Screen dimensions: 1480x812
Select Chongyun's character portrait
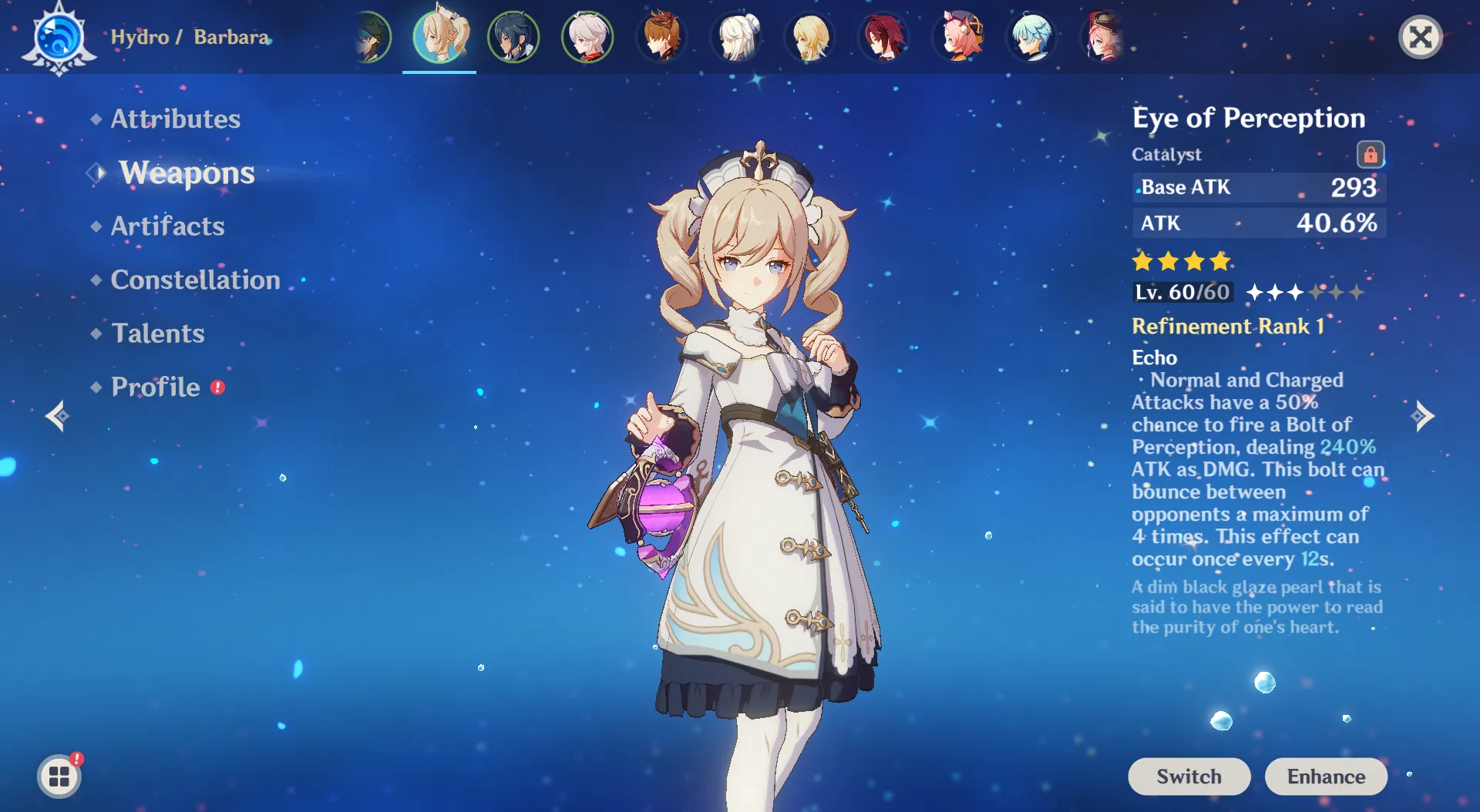1031,35
